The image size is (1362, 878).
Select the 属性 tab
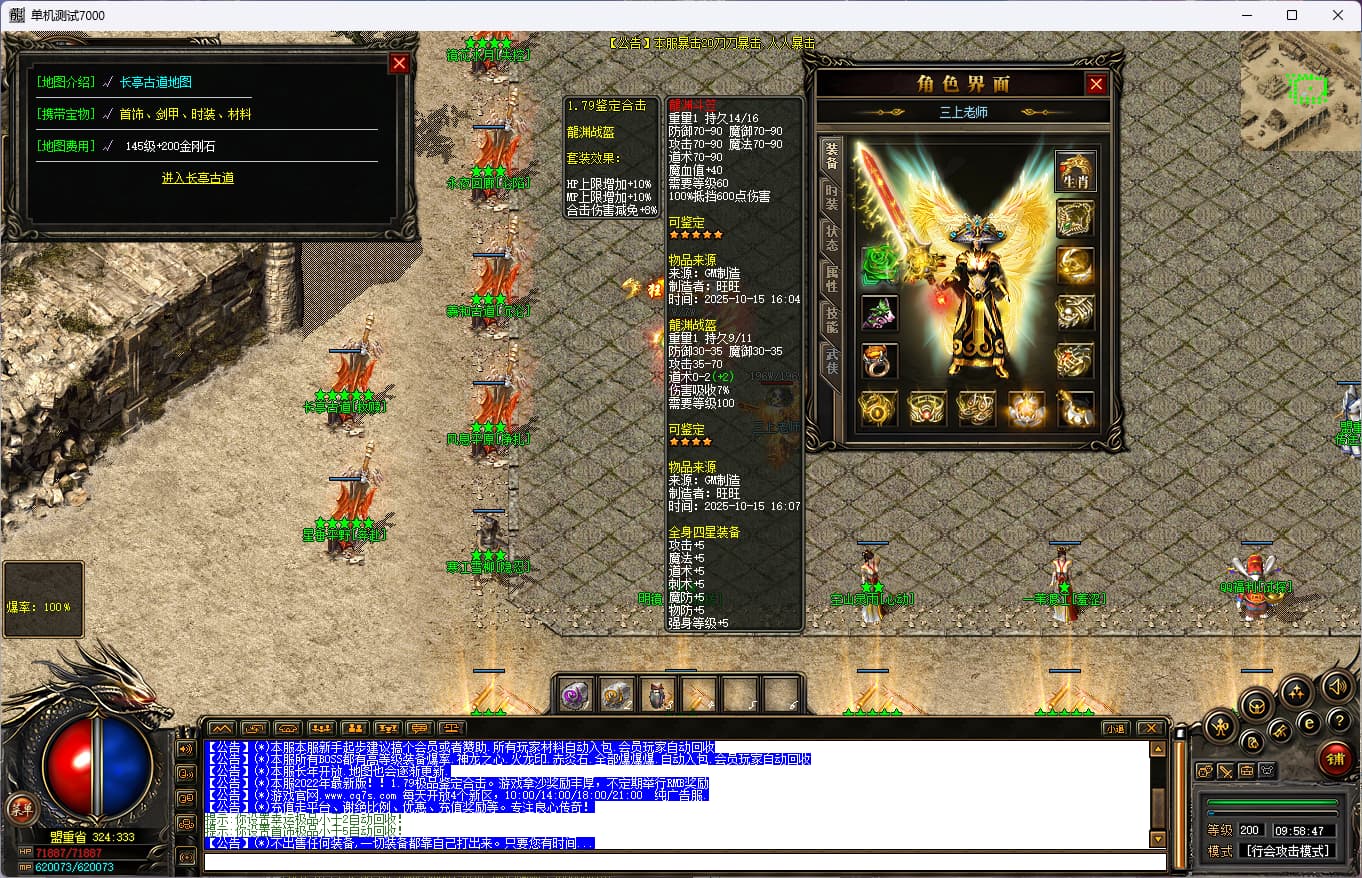[x=831, y=278]
